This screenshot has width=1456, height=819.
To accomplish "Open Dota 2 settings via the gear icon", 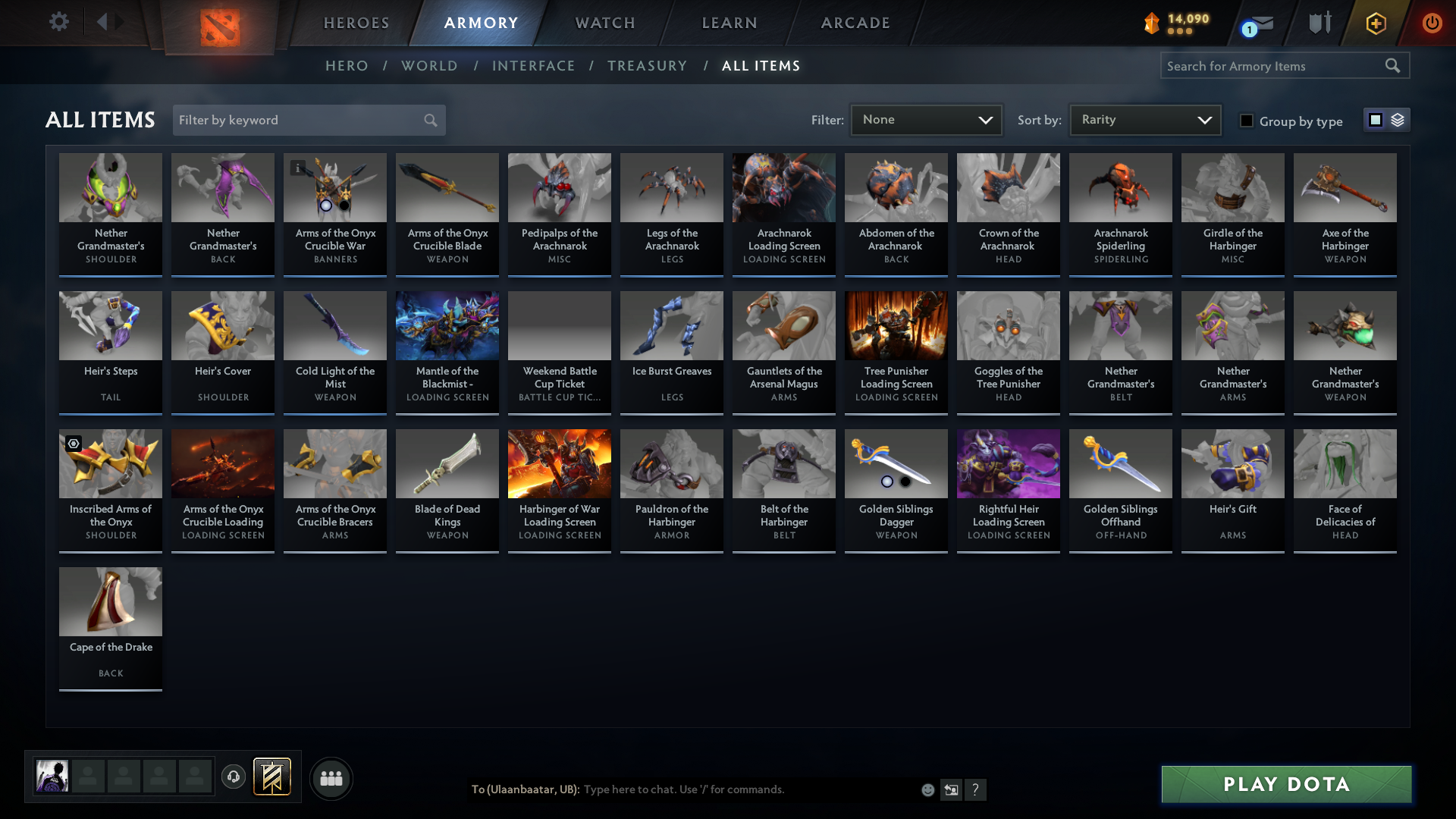I will 59,23.
